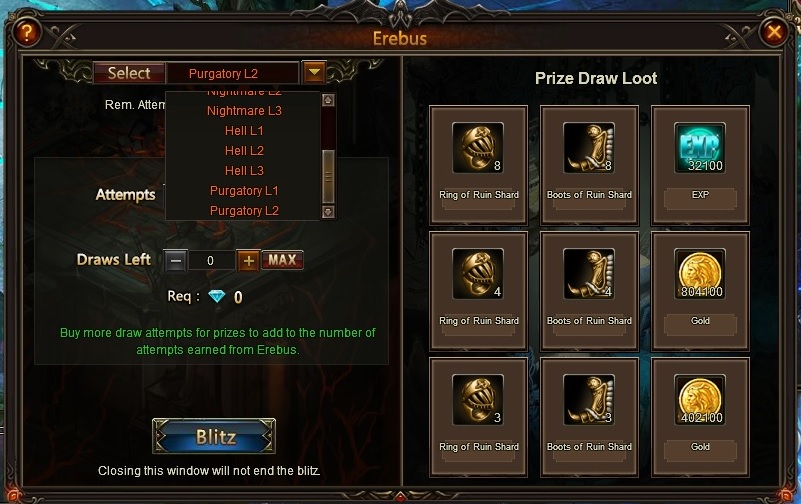The width and height of the screenshot is (801, 504).
Task: Open the help question mark button
Action: tap(26, 32)
